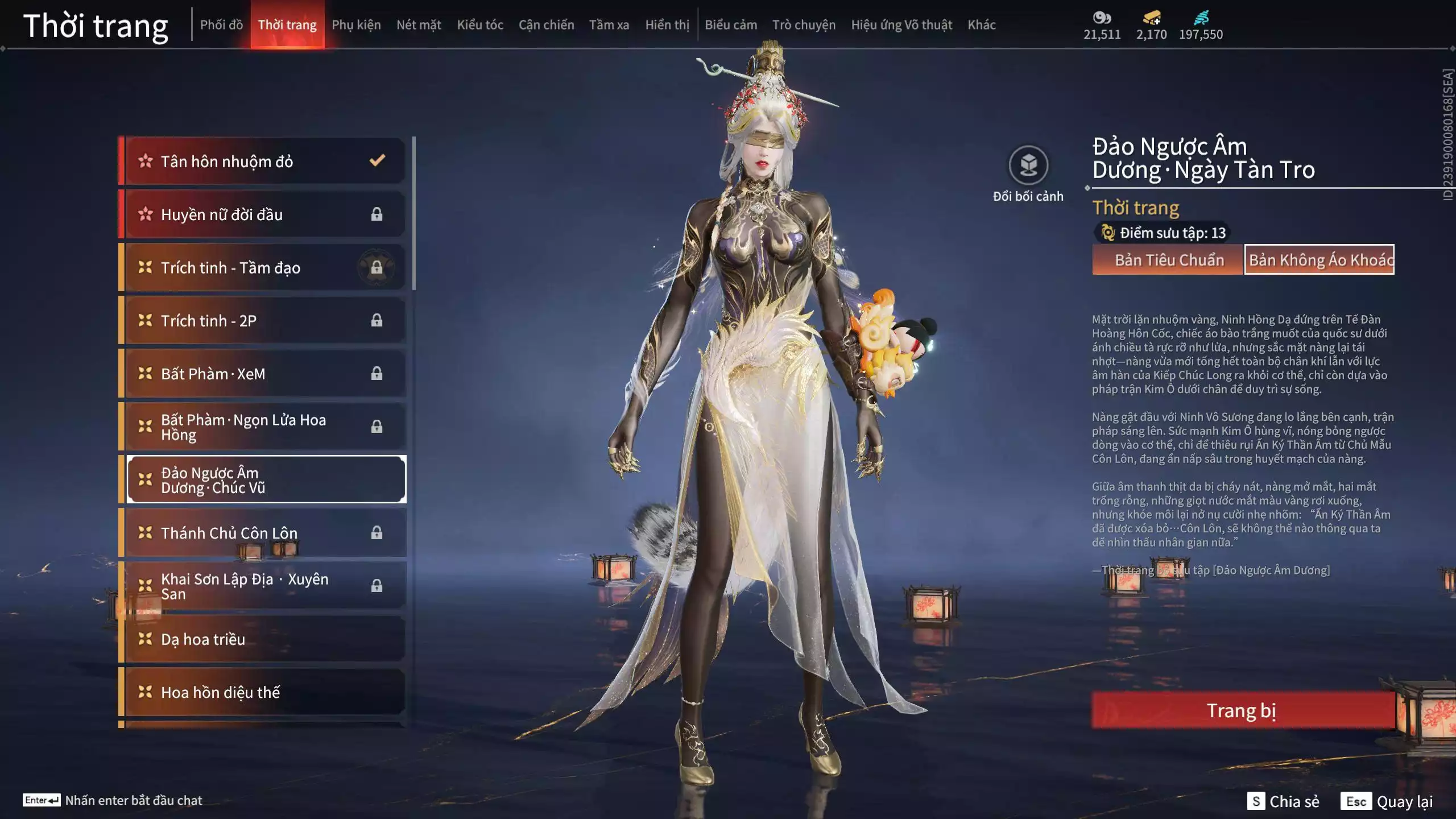1456x819 pixels.
Task: Select the Nét mặt tab
Action: (419, 25)
